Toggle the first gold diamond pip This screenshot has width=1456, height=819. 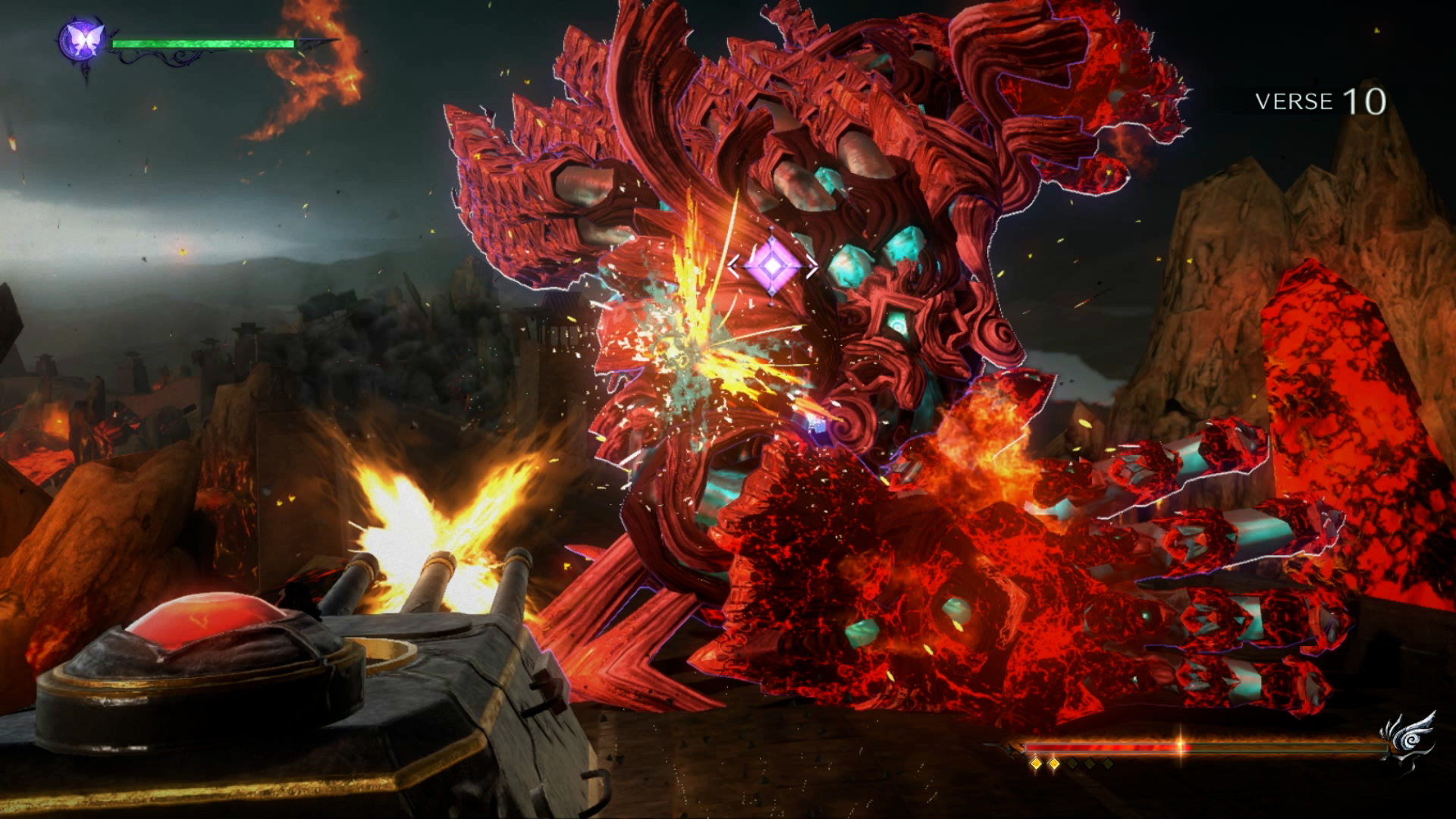tap(1035, 765)
